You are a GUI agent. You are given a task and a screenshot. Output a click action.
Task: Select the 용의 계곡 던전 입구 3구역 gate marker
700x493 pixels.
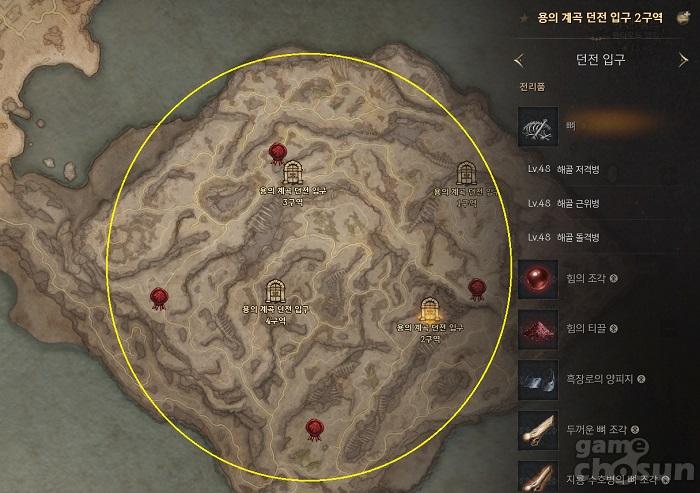(293, 173)
